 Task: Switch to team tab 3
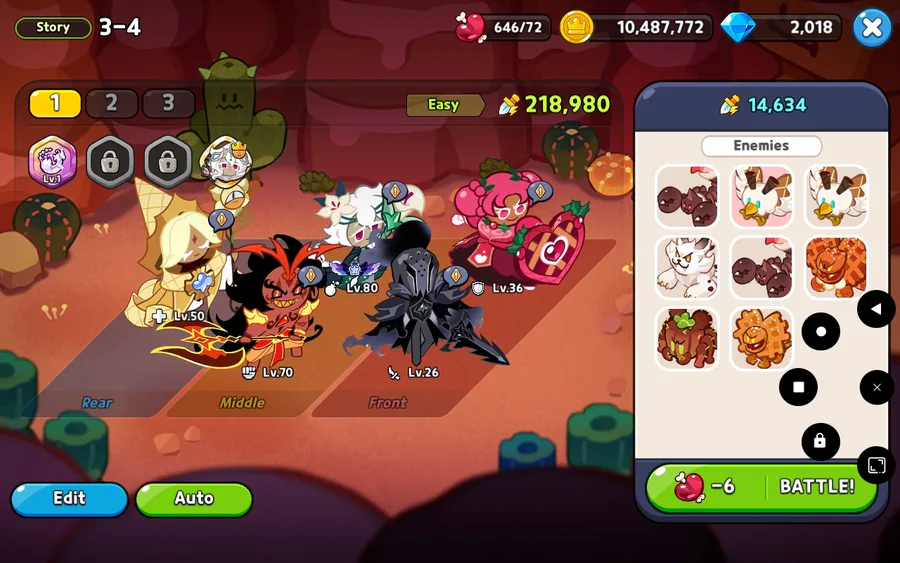coord(168,103)
